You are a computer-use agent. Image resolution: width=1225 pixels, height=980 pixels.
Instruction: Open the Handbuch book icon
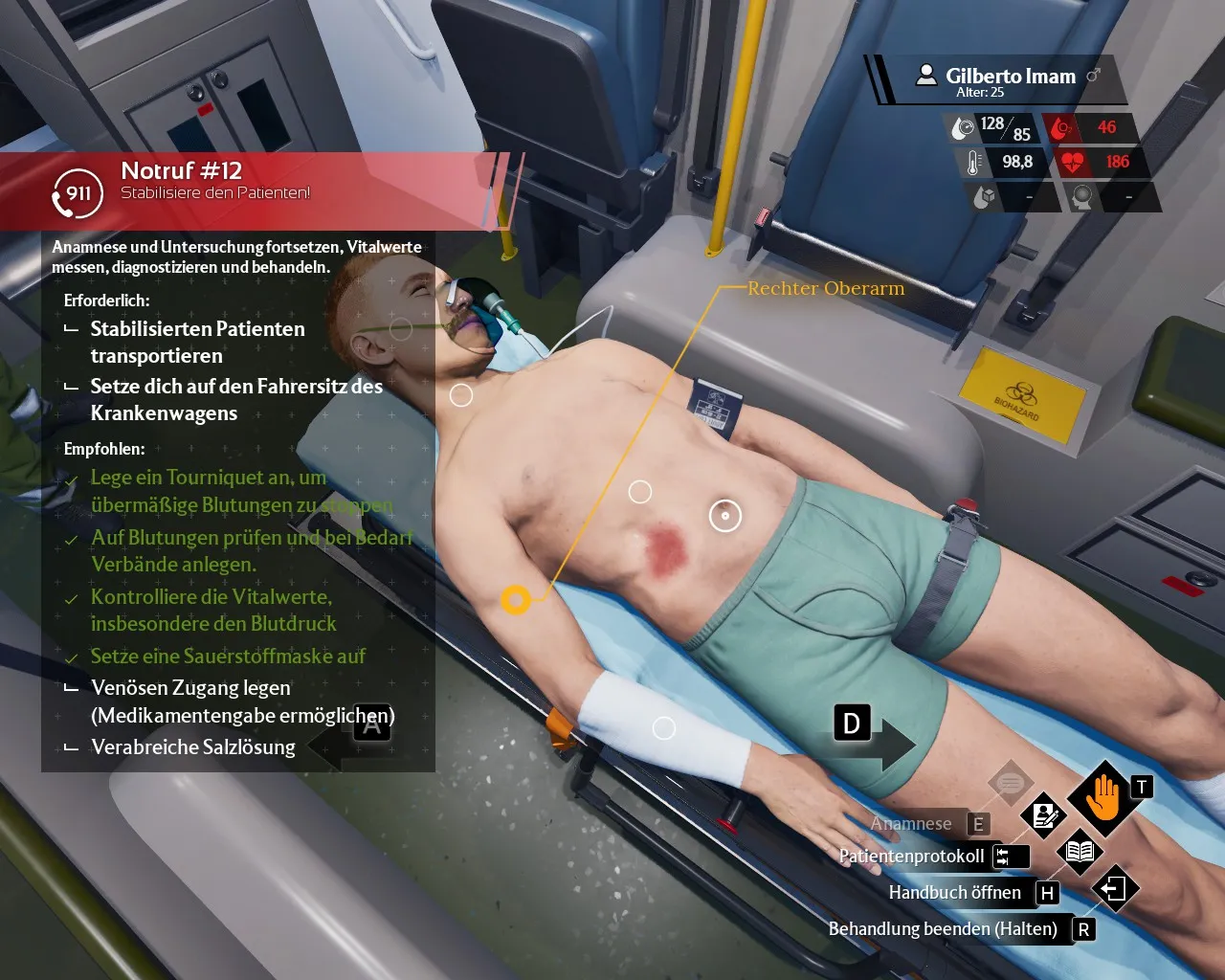(1080, 851)
